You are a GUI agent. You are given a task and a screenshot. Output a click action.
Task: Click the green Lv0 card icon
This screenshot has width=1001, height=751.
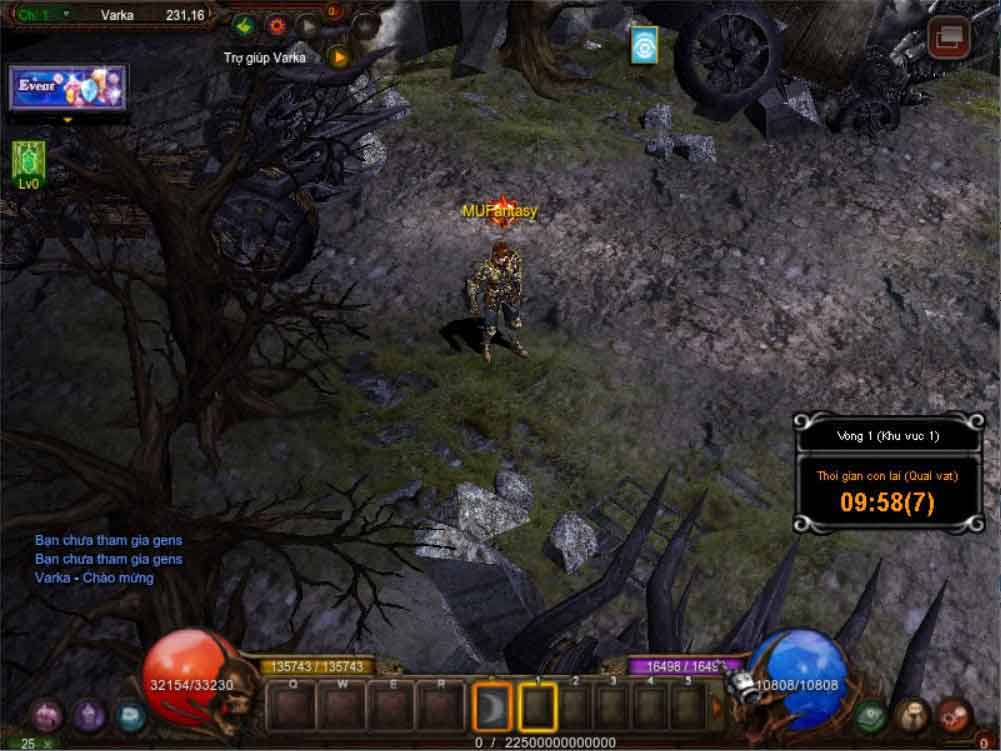(28, 160)
